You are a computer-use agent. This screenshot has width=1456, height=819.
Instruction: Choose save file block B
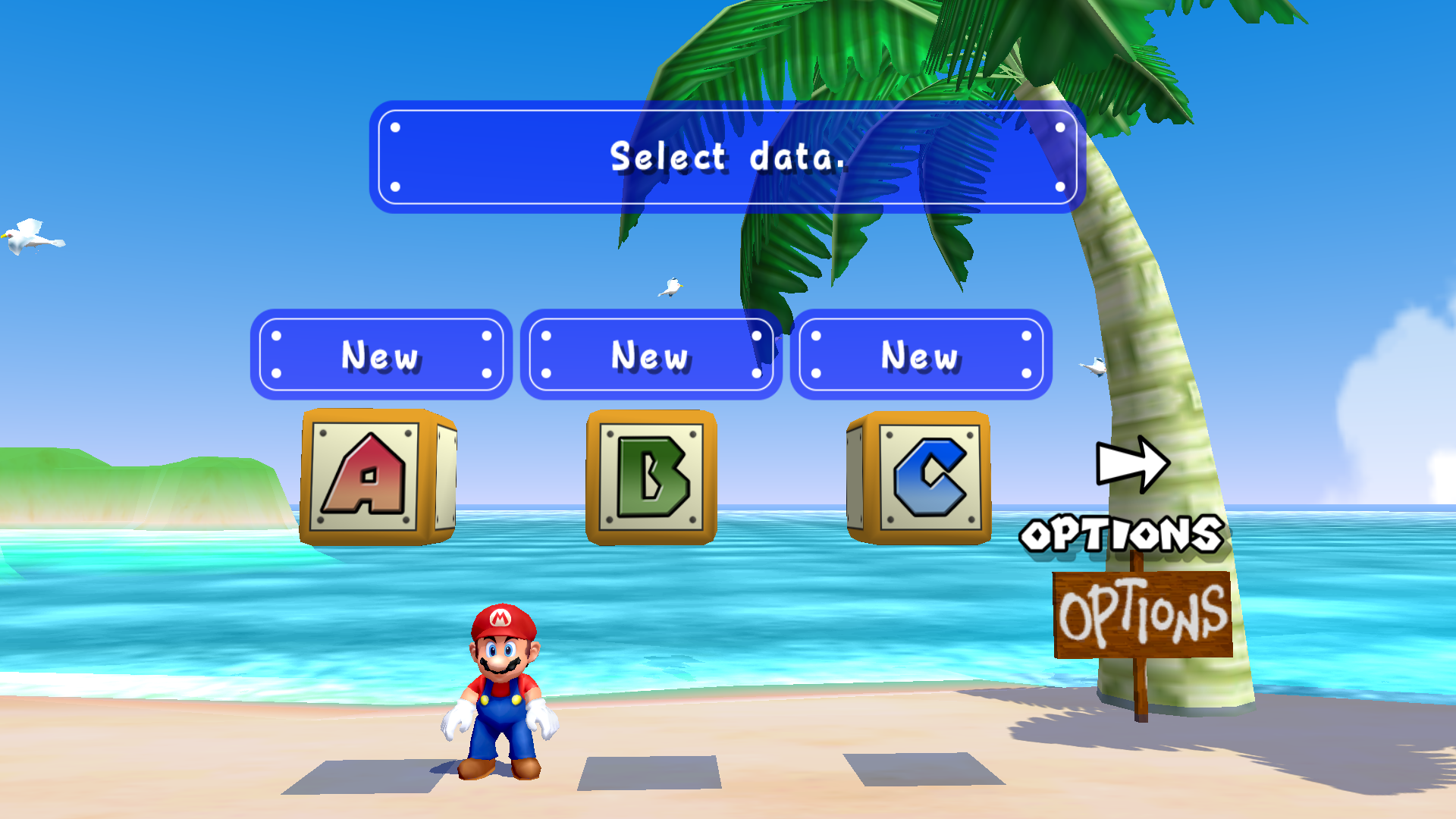point(651,477)
